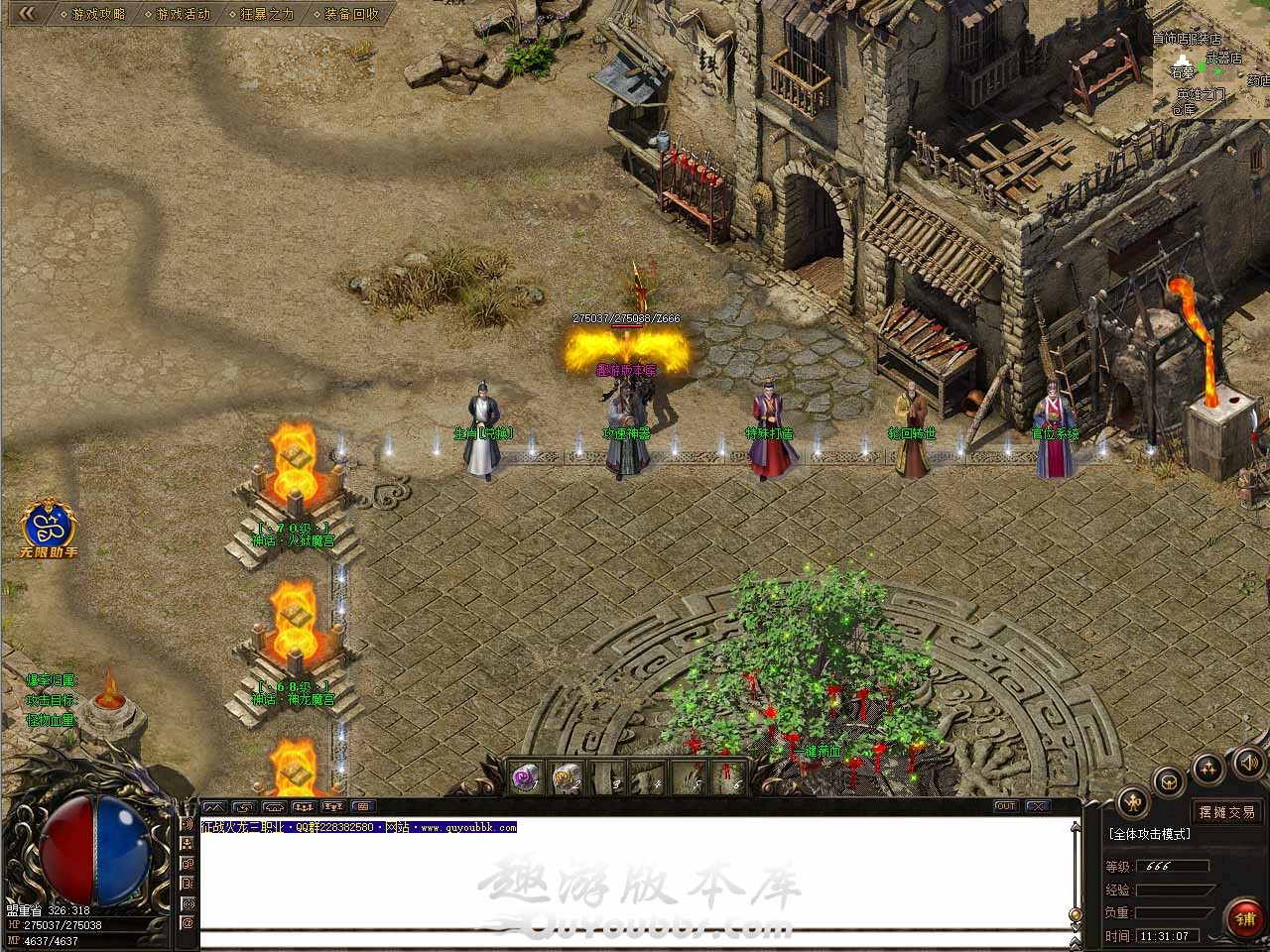Use the gold scroll in hotbar slot 2

567,777
